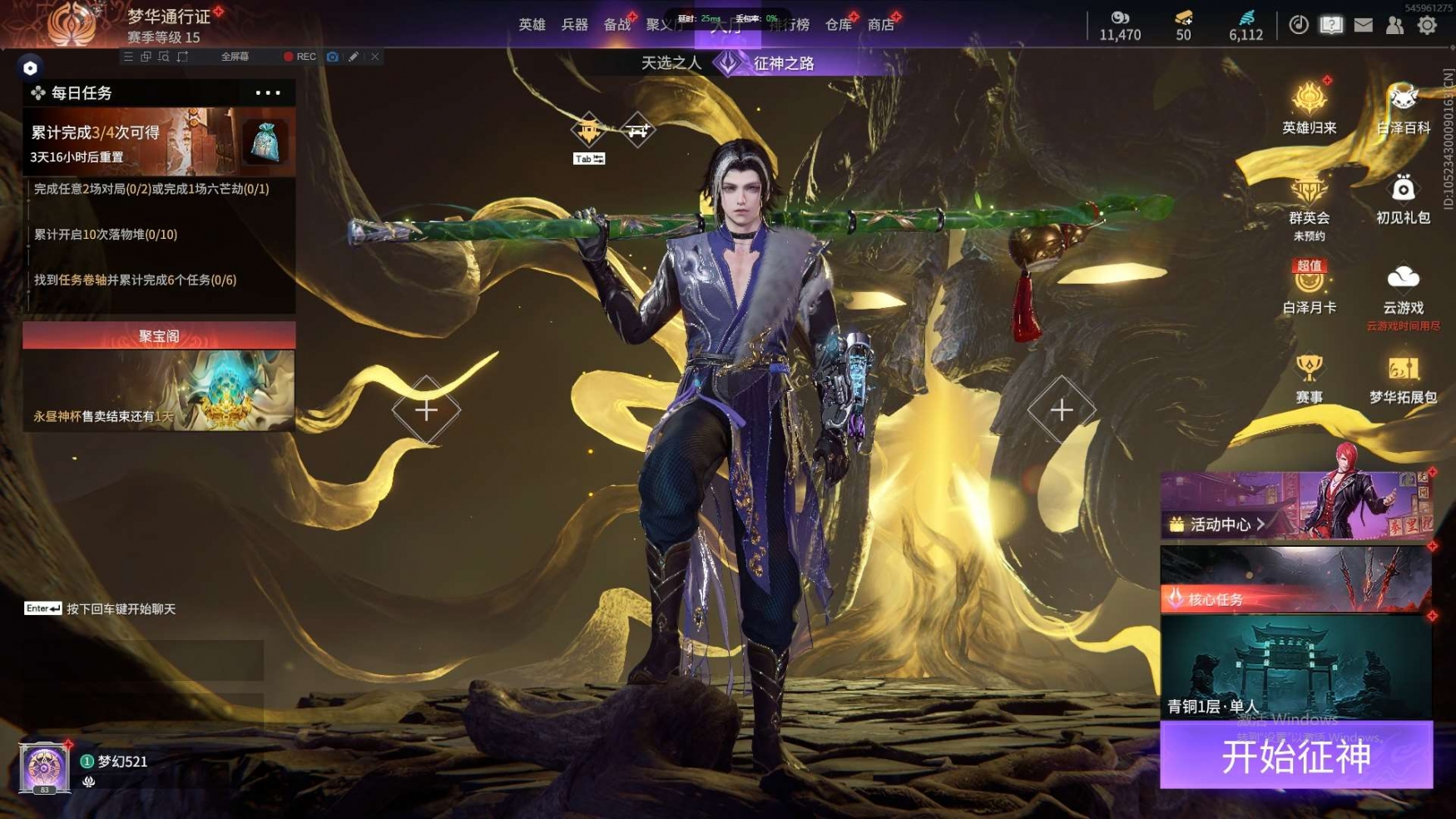
Task: Open the 白泽月卡 monthly card
Action: point(1309,288)
